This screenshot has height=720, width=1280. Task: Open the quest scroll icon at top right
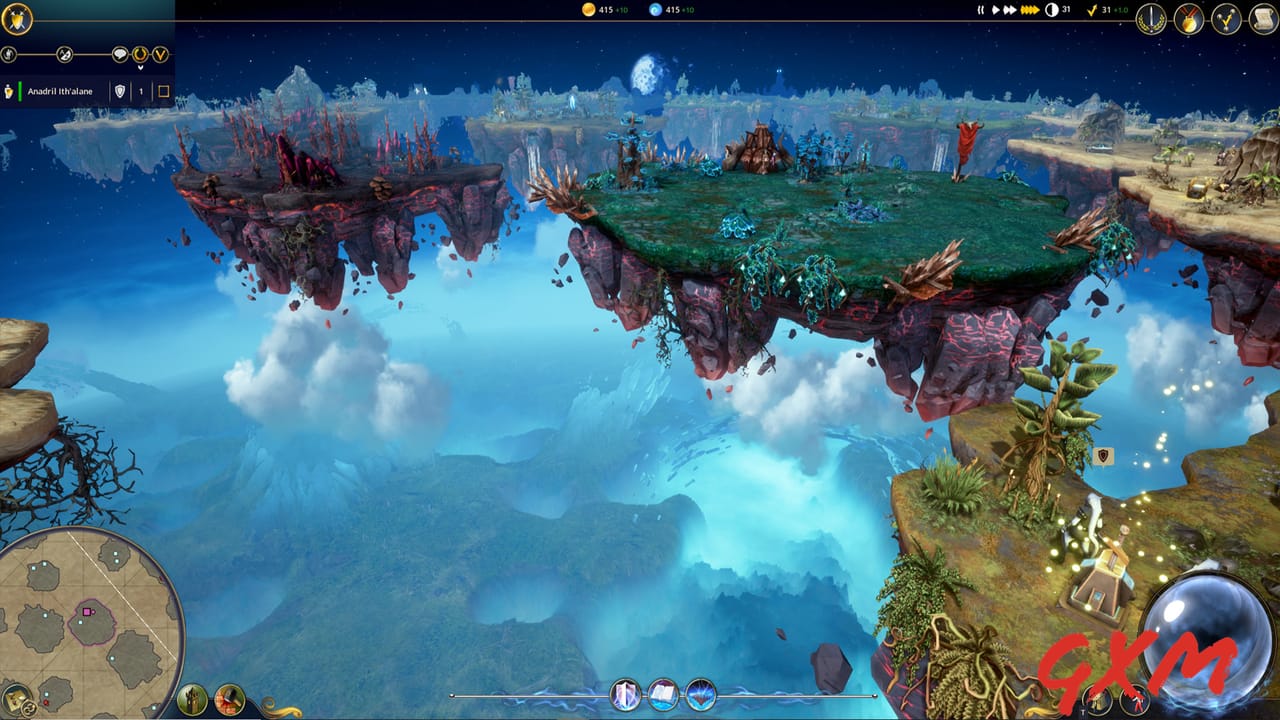click(x=1263, y=19)
